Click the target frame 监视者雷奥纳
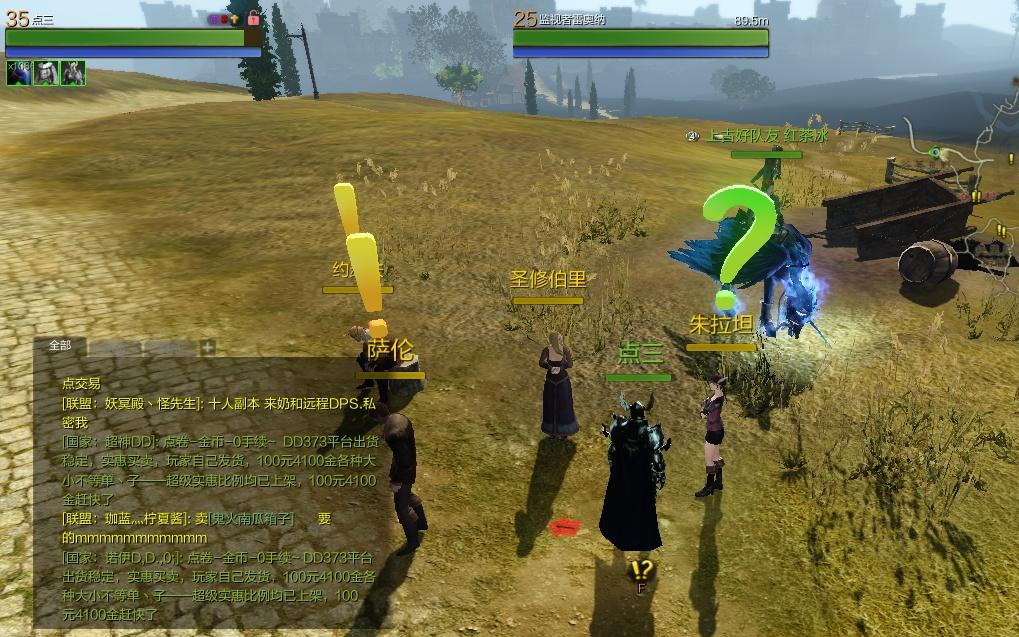 (x=640, y=38)
